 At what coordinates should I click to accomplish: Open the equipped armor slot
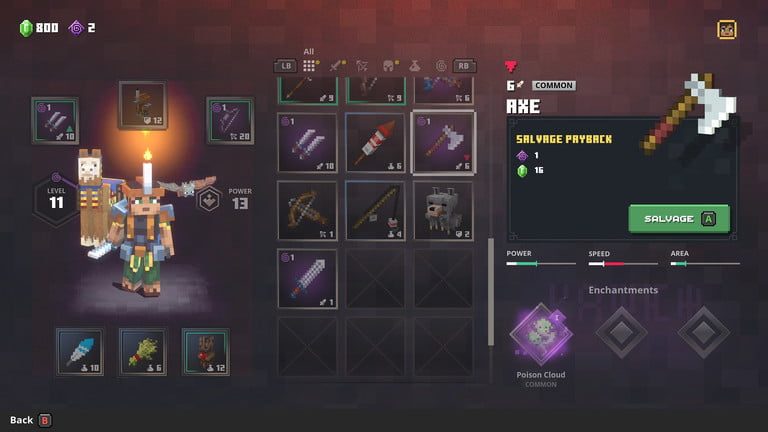coord(142,105)
